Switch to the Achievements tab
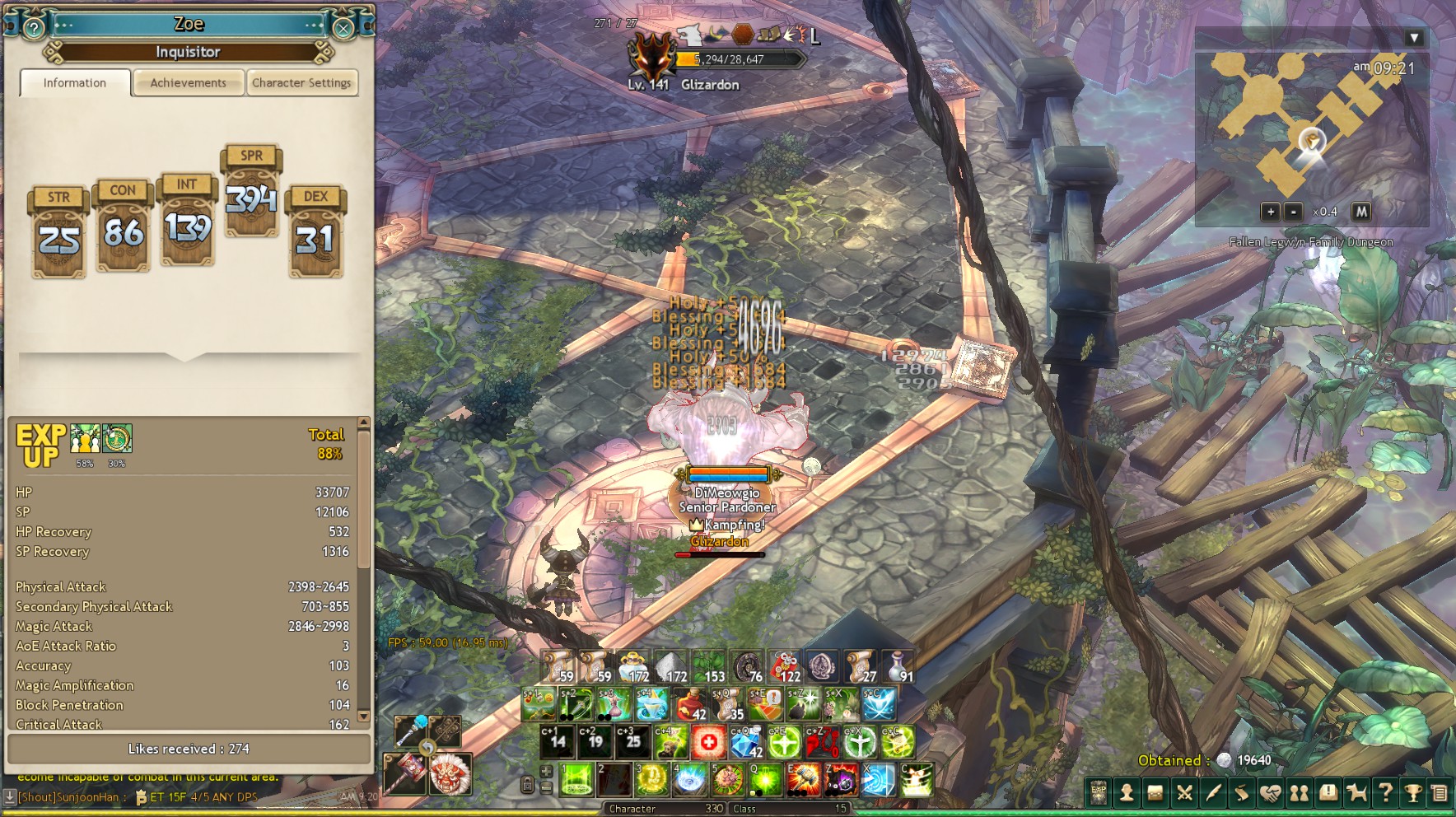The image size is (1456, 817). [x=188, y=83]
